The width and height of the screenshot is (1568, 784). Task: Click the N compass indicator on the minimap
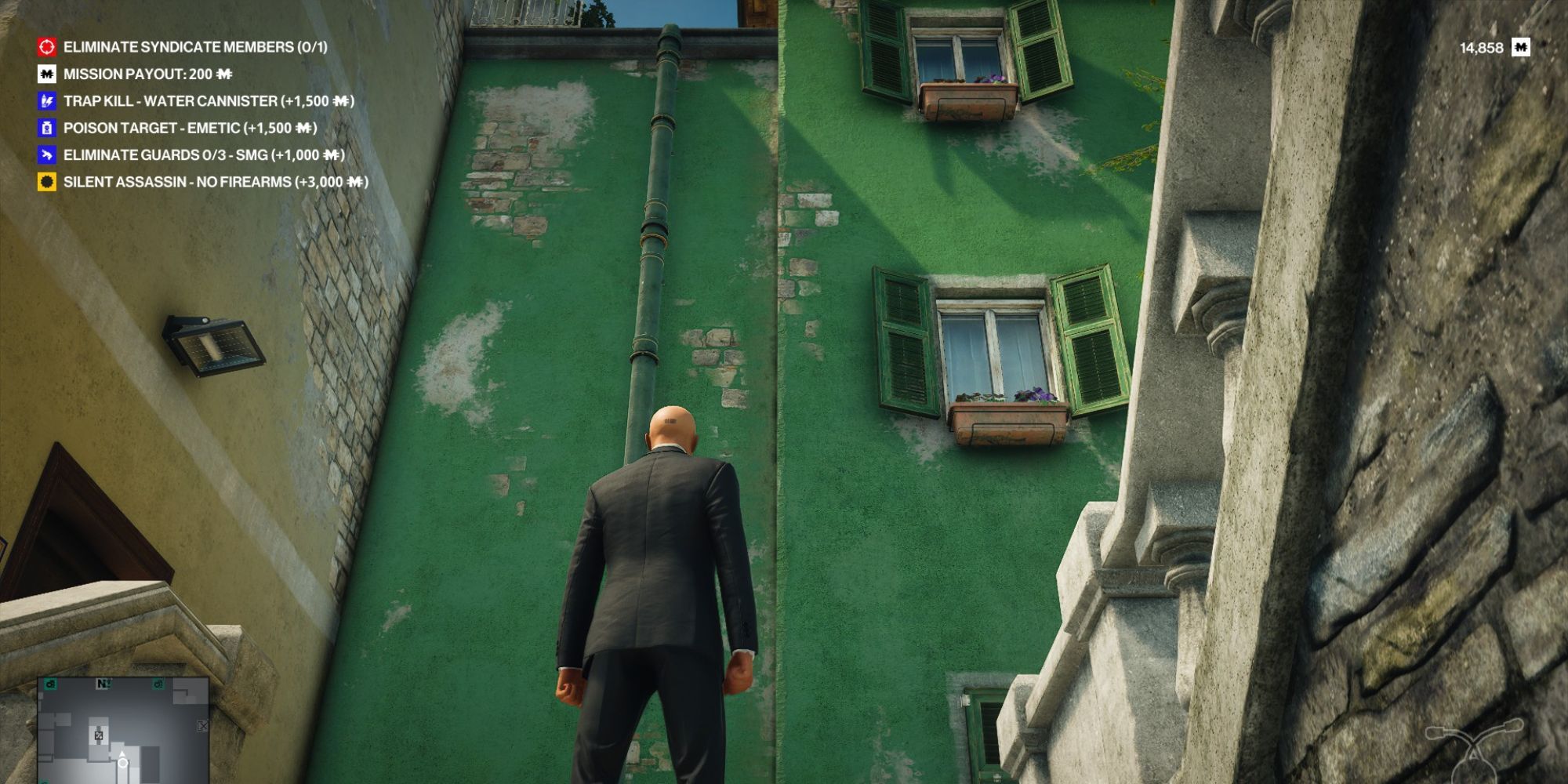[103, 684]
